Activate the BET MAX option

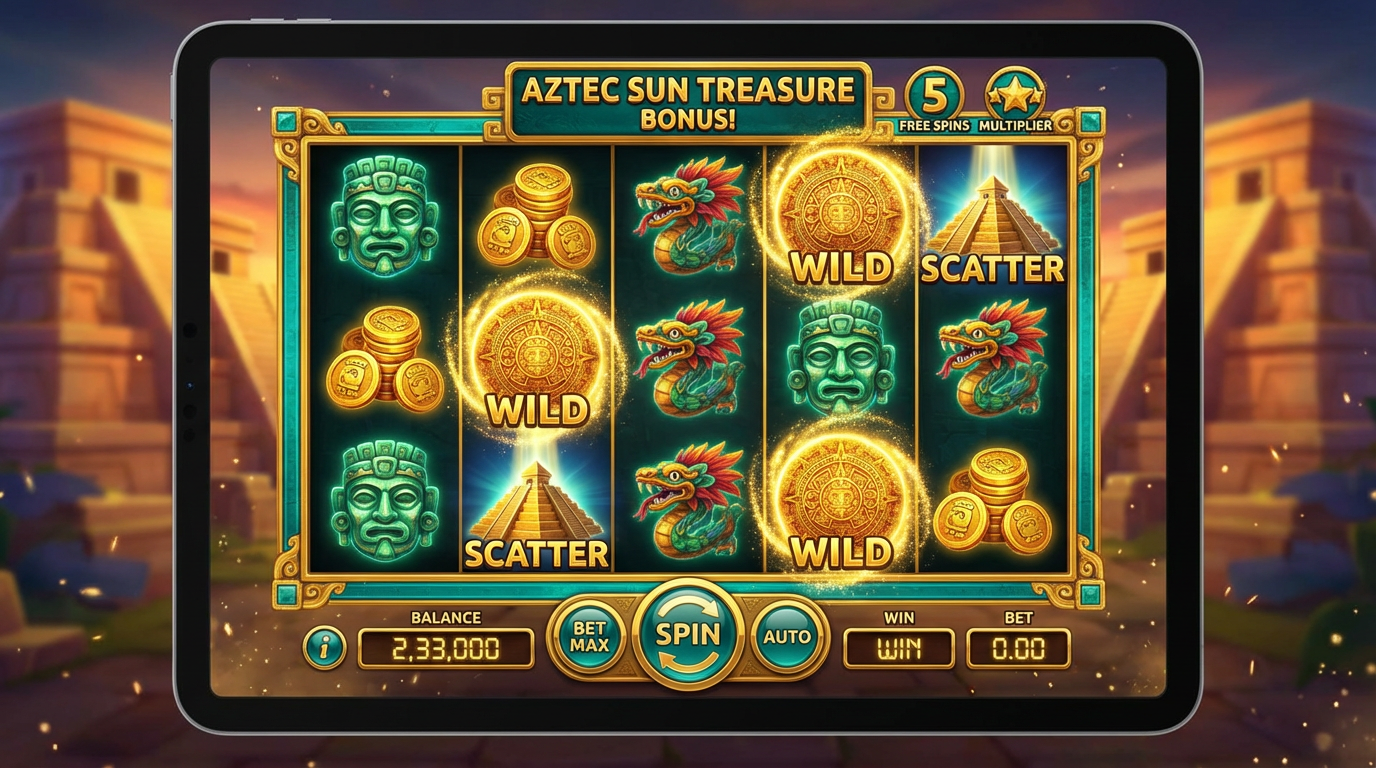click(x=590, y=634)
